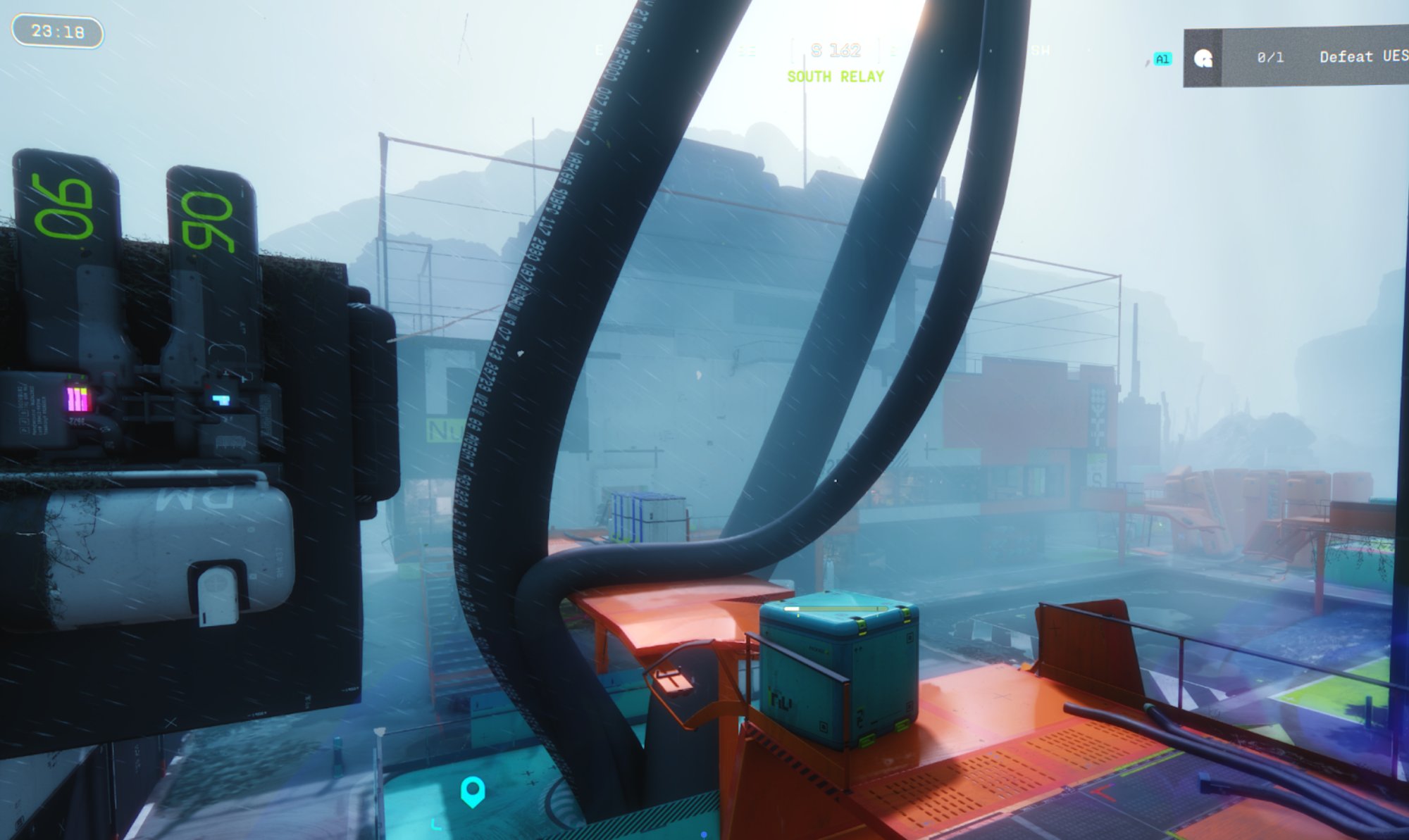Image resolution: width=1409 pixels, height=840 pixels.
Task: Click the small pen marker icon beside the A1 tag
Action: (x=1148, y=63)
